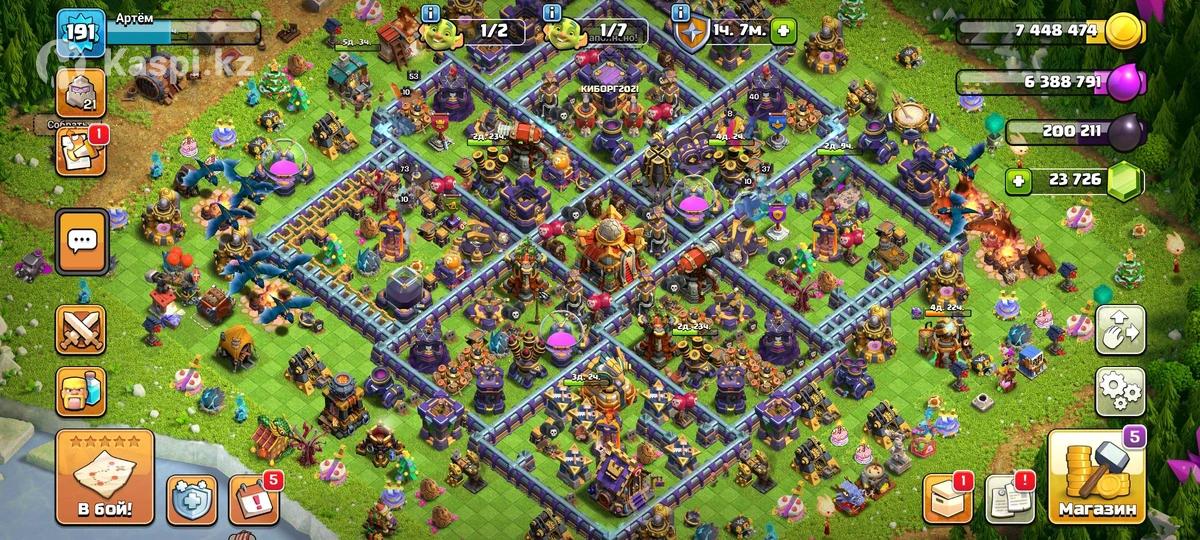Open the league badge numbered 21
This screenshot has width=1200, height=540.
[x=80, y=93]
